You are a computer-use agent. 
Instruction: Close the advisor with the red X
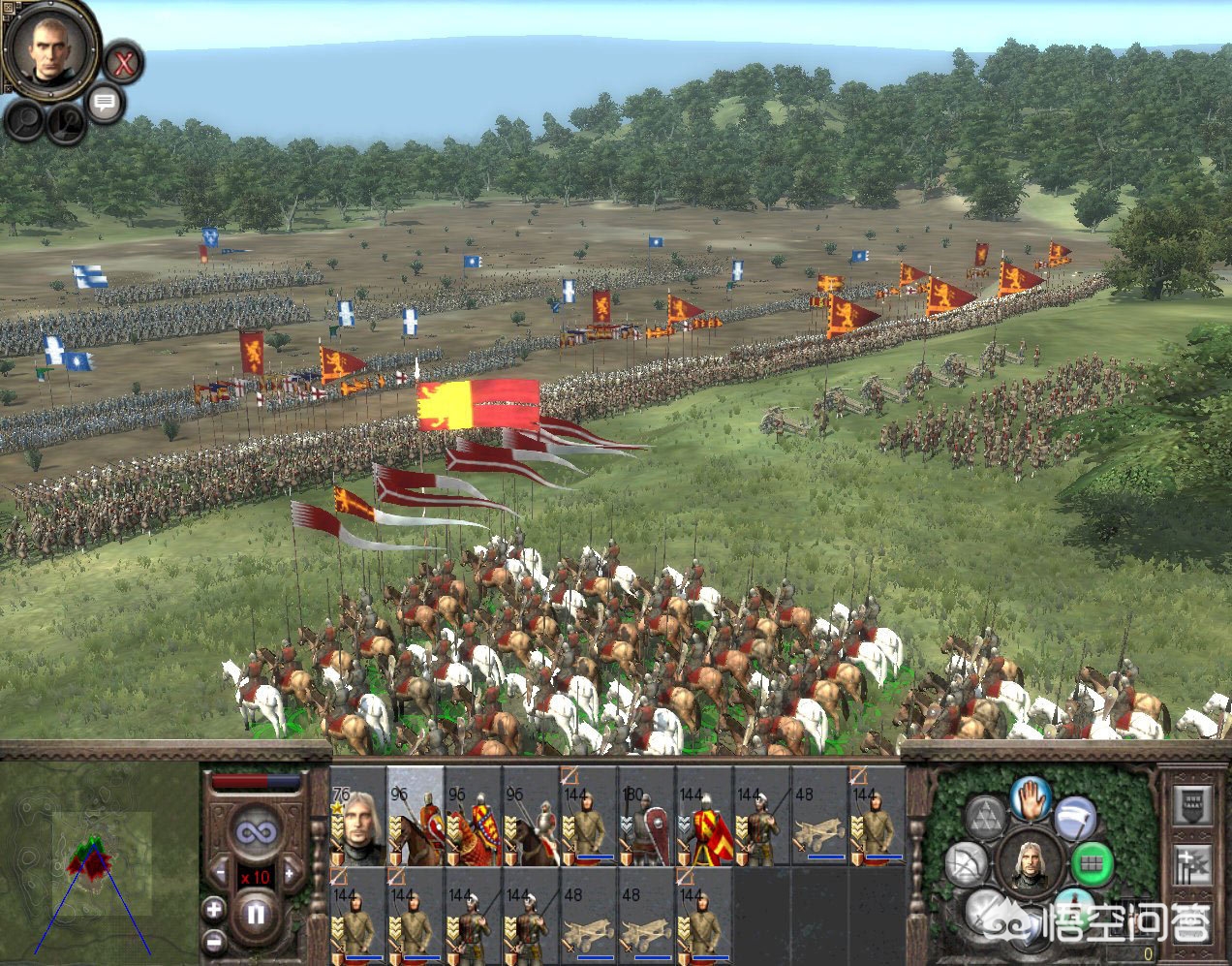(123, 64)
